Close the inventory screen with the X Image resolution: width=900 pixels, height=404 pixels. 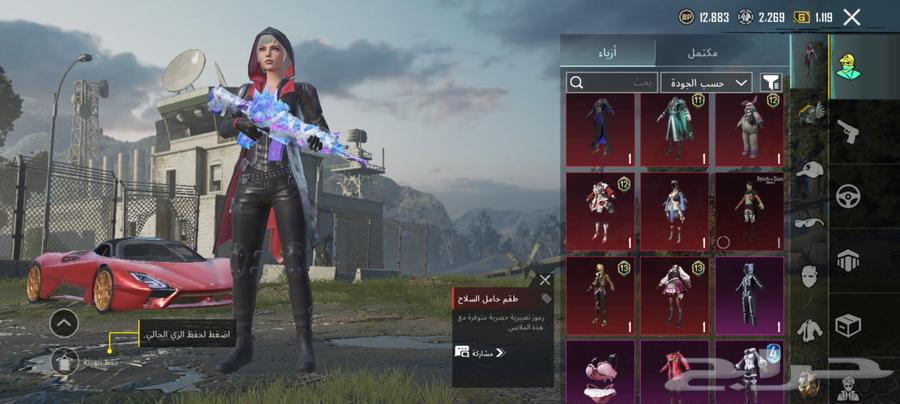852,17
